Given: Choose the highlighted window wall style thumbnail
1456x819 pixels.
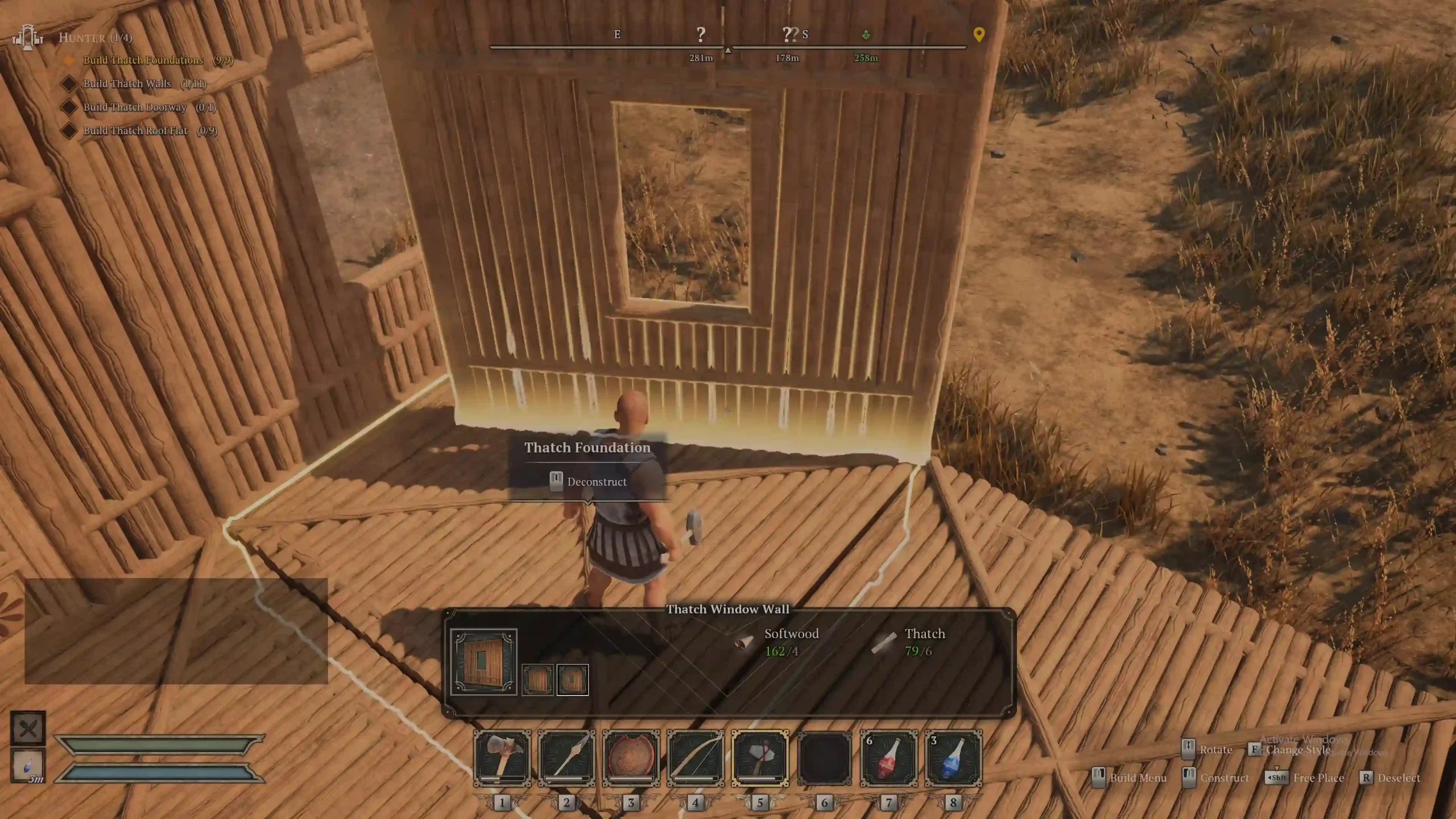Looking at the screenshot, I should (x=572, y=679).
